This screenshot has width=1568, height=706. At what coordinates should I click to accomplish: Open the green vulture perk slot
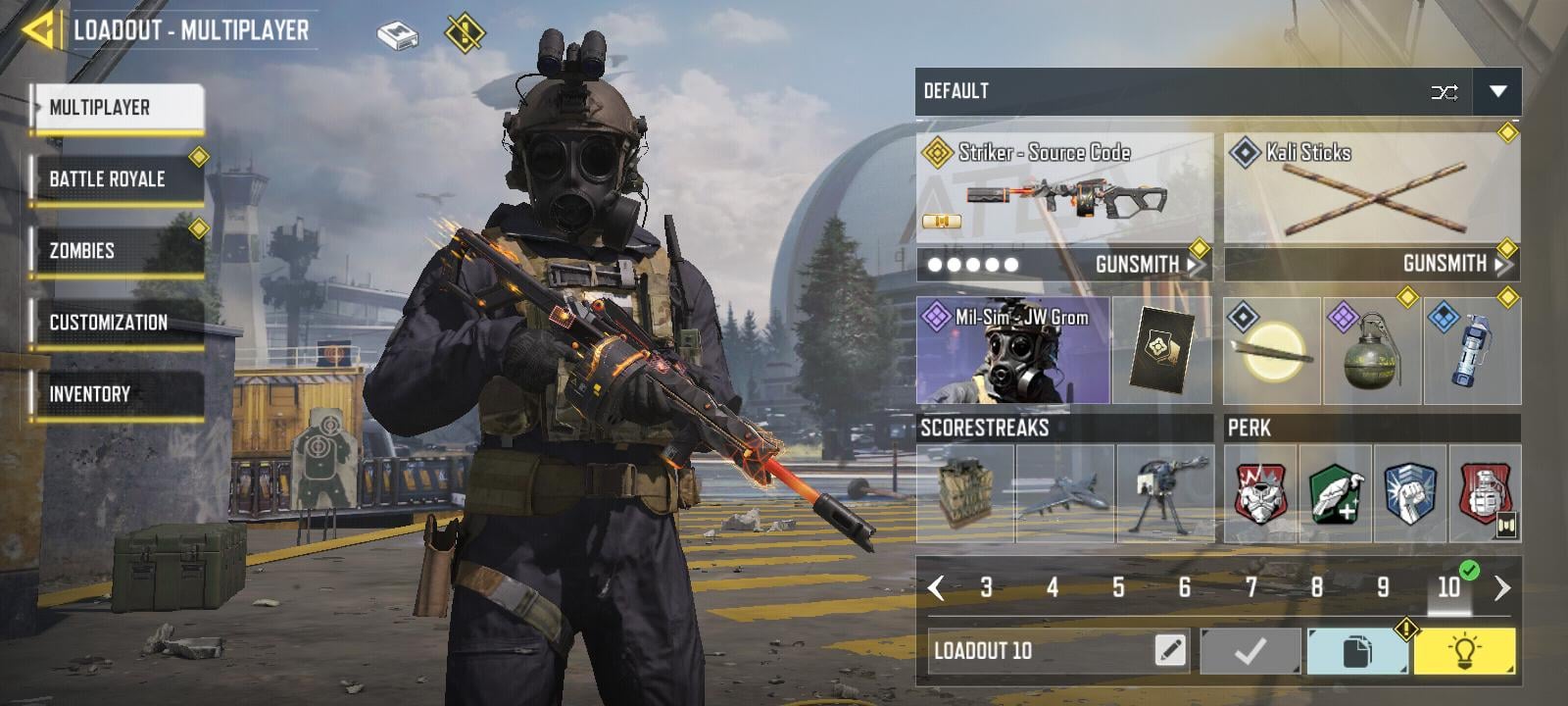pos(1335,493)
